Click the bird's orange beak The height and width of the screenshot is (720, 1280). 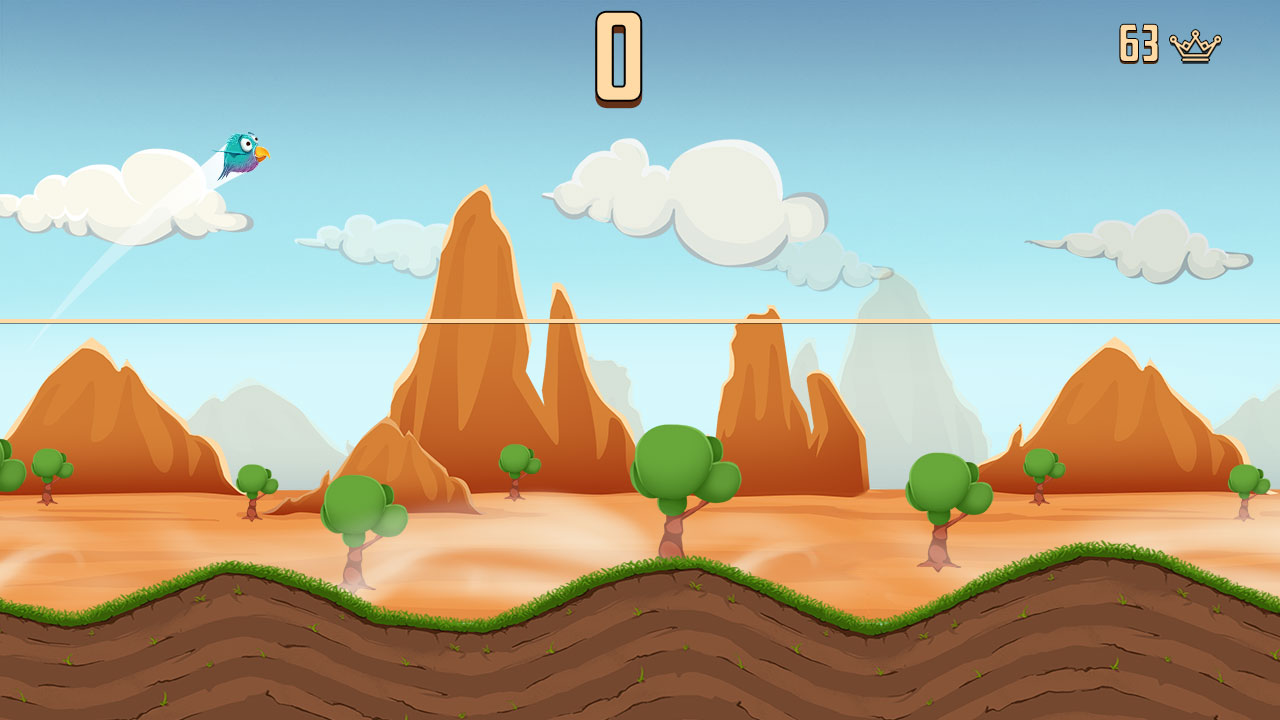[262, 153]
